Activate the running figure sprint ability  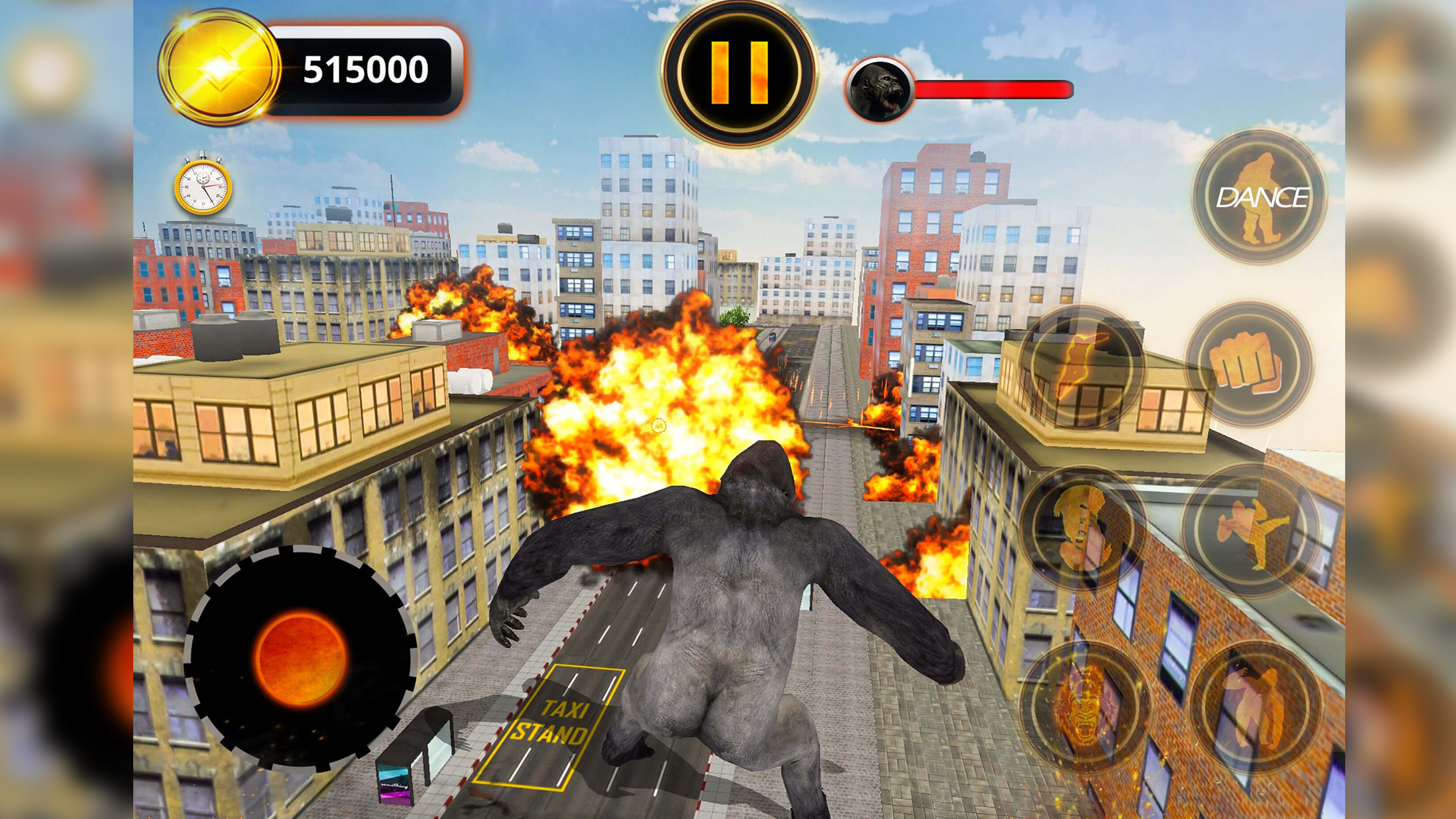(1081, 367)
